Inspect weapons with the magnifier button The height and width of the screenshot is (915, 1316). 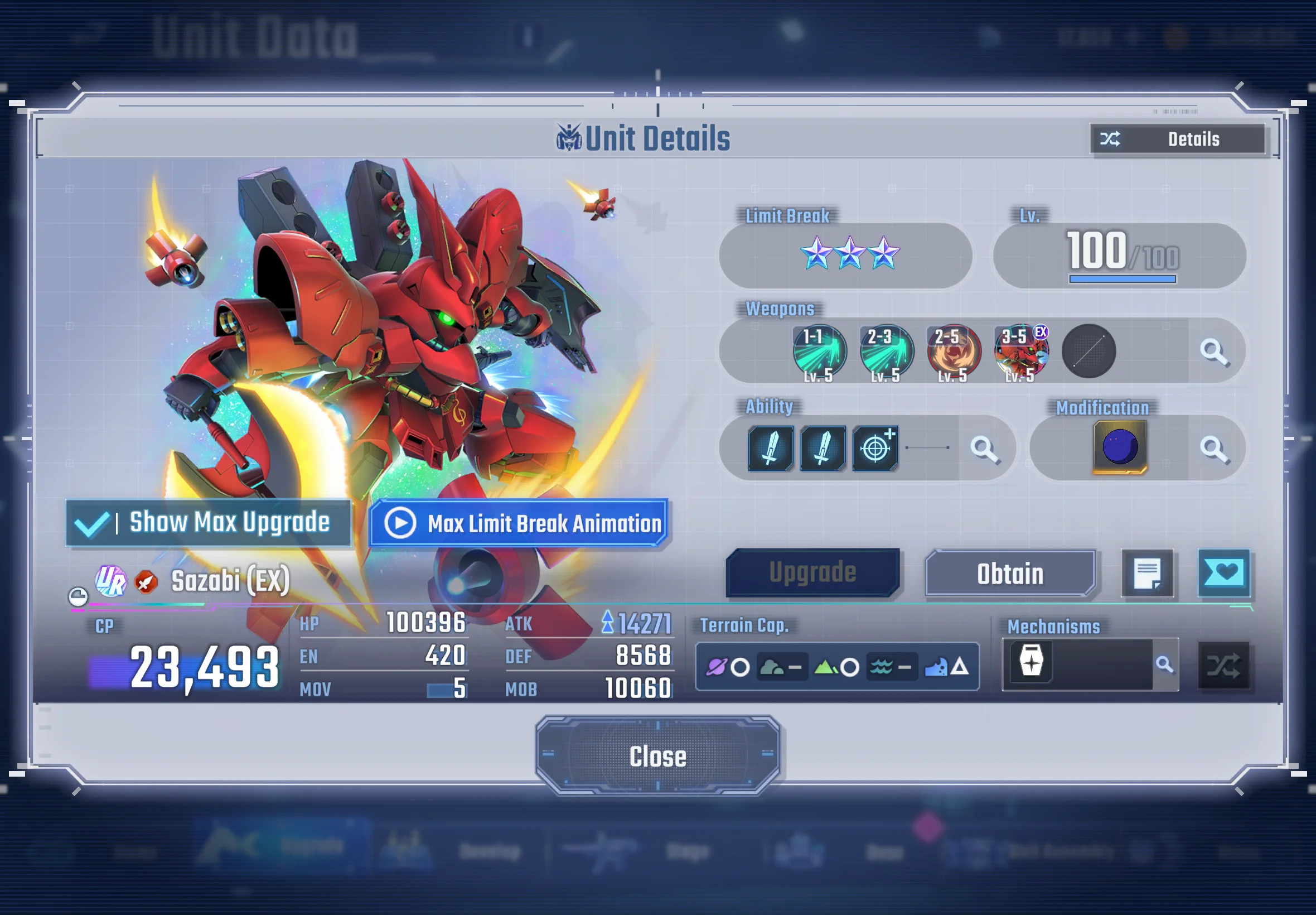[x=1214, y=351]
